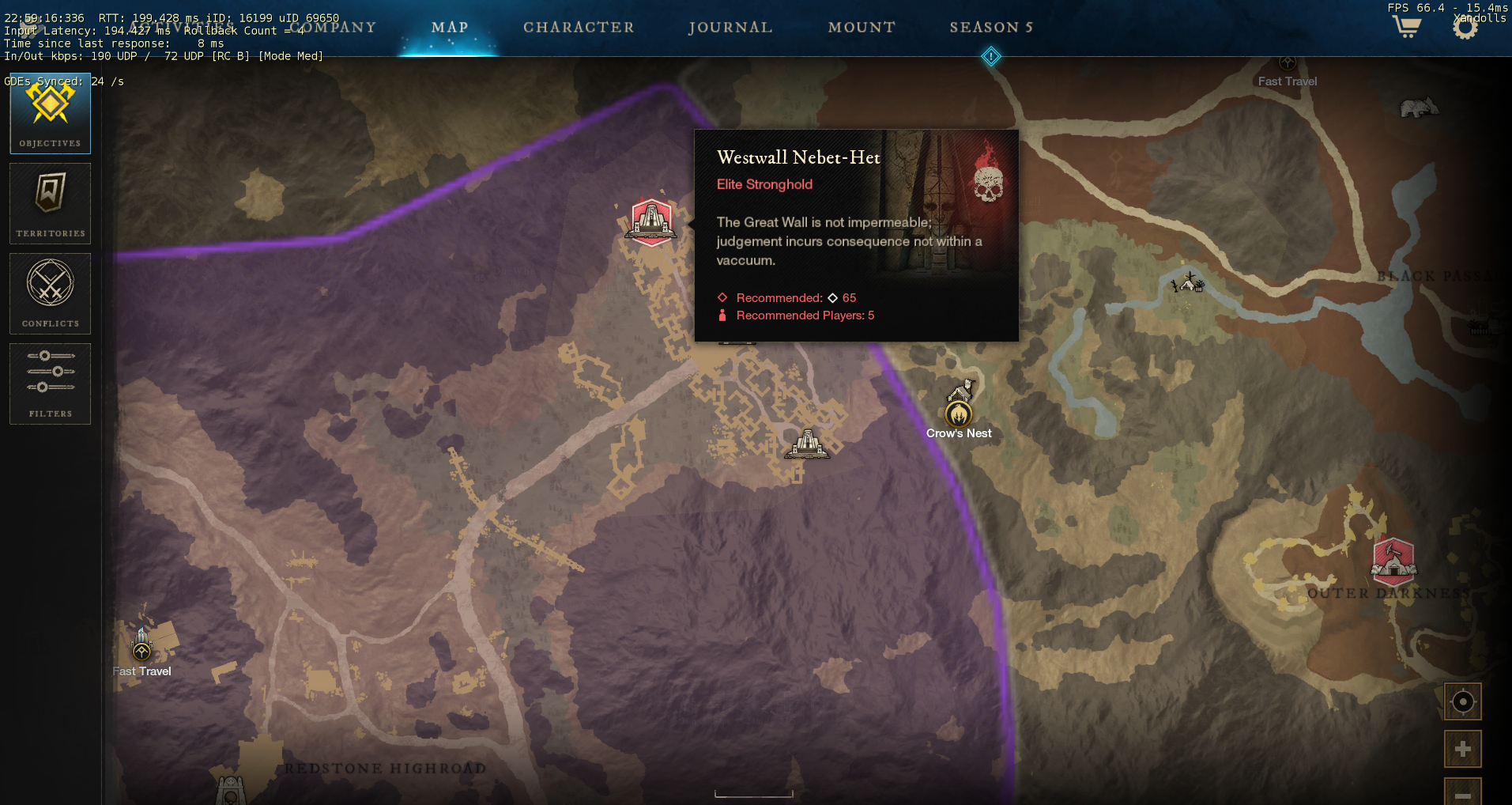The height and width of the screenshot is (805, 1512).
Task: Zoom in the map with plus button
Action: pos(1462,749)
